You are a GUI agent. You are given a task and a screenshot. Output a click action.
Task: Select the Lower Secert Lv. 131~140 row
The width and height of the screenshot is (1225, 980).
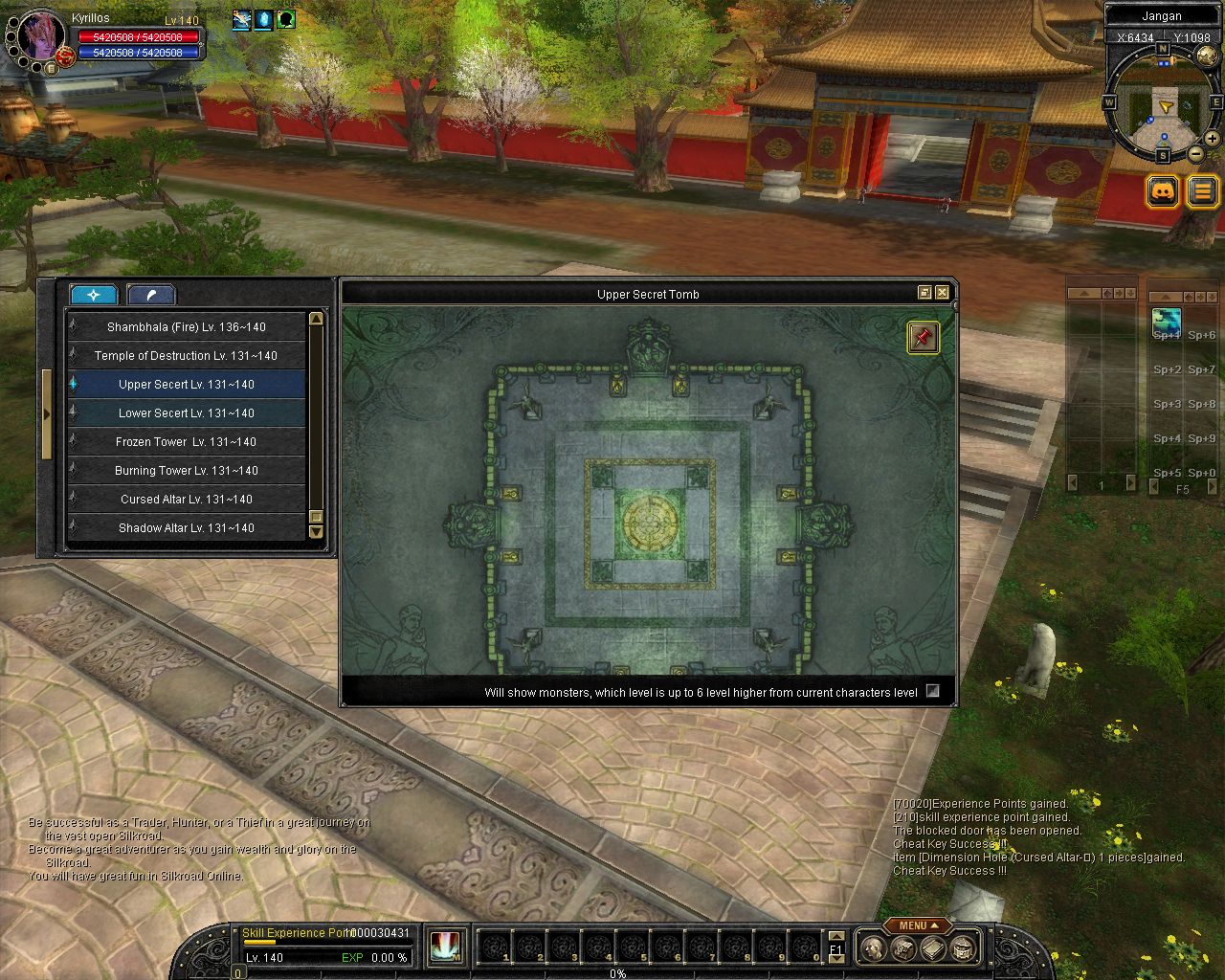click(187, 413)
